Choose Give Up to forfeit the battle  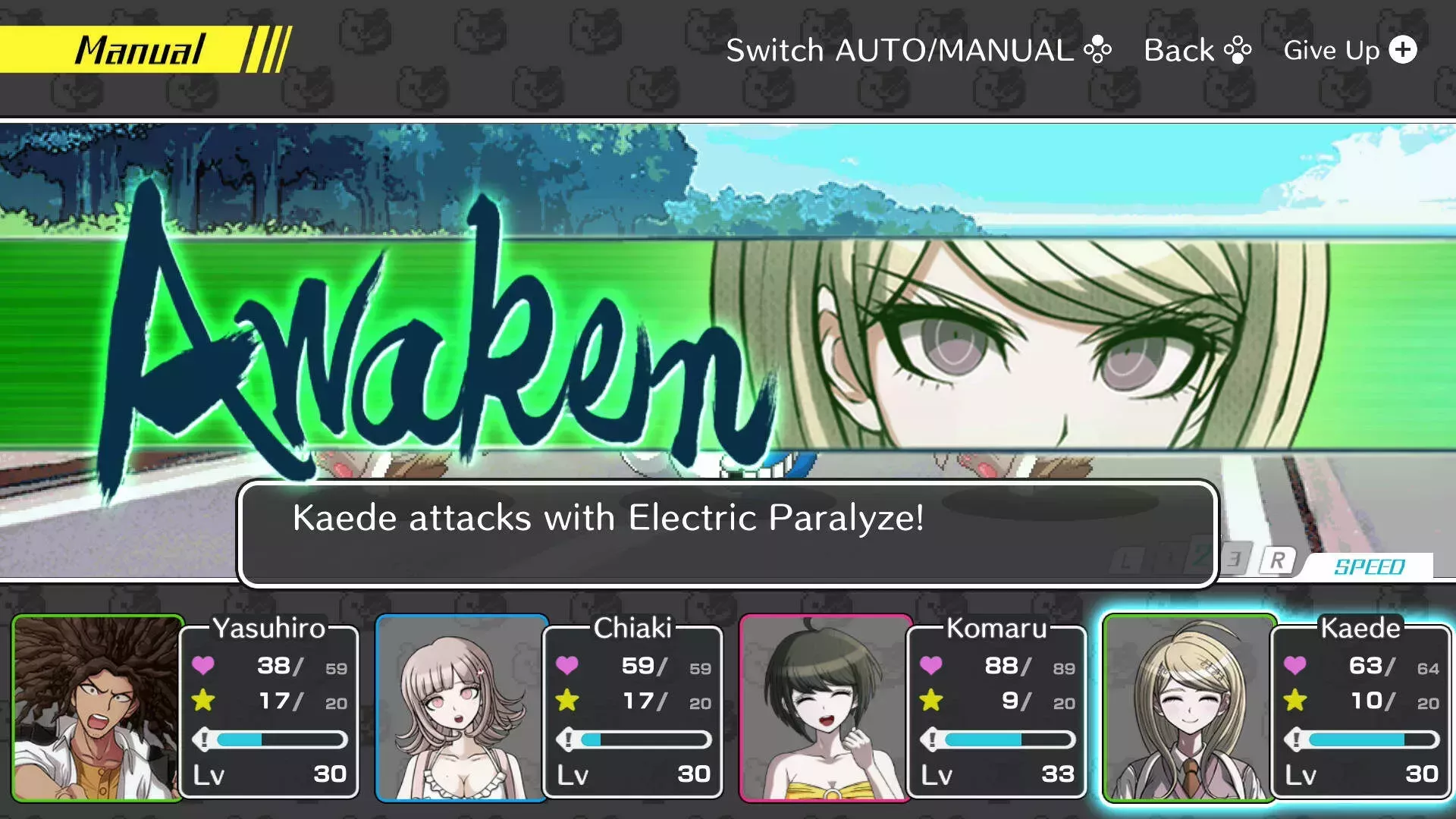click(x=1349, y=50)
